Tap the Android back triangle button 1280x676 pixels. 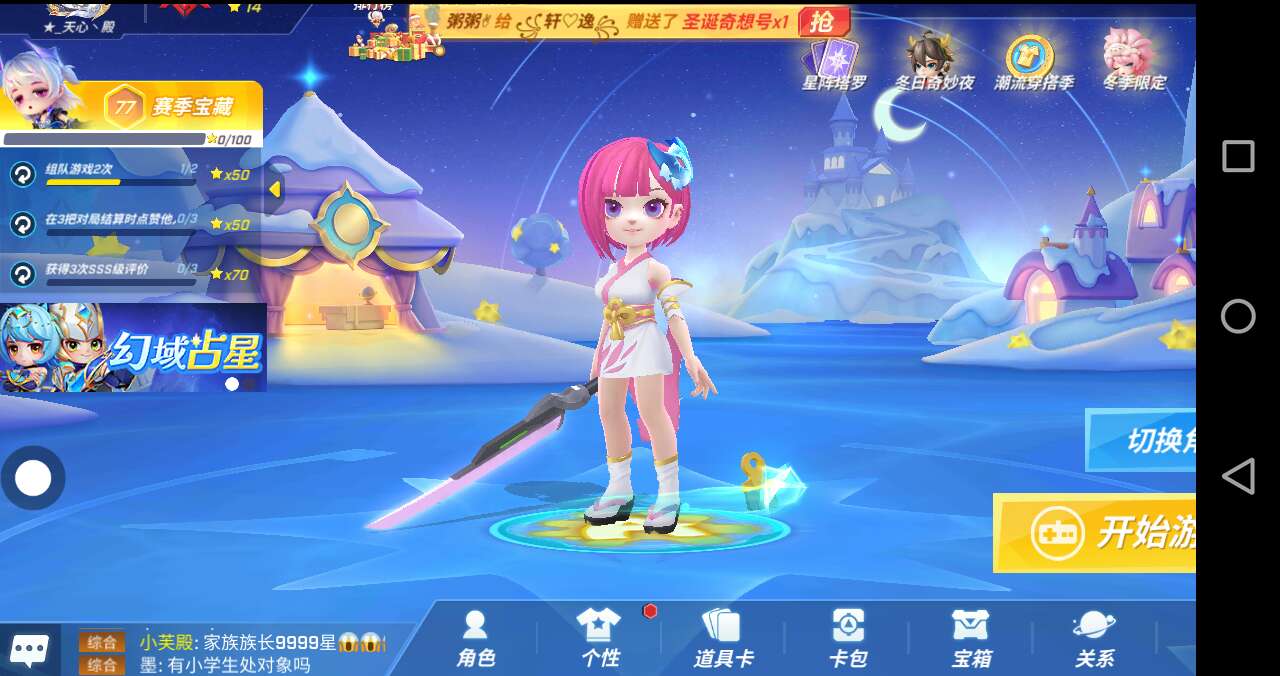pyautogui.click(x=1238, y=476)
